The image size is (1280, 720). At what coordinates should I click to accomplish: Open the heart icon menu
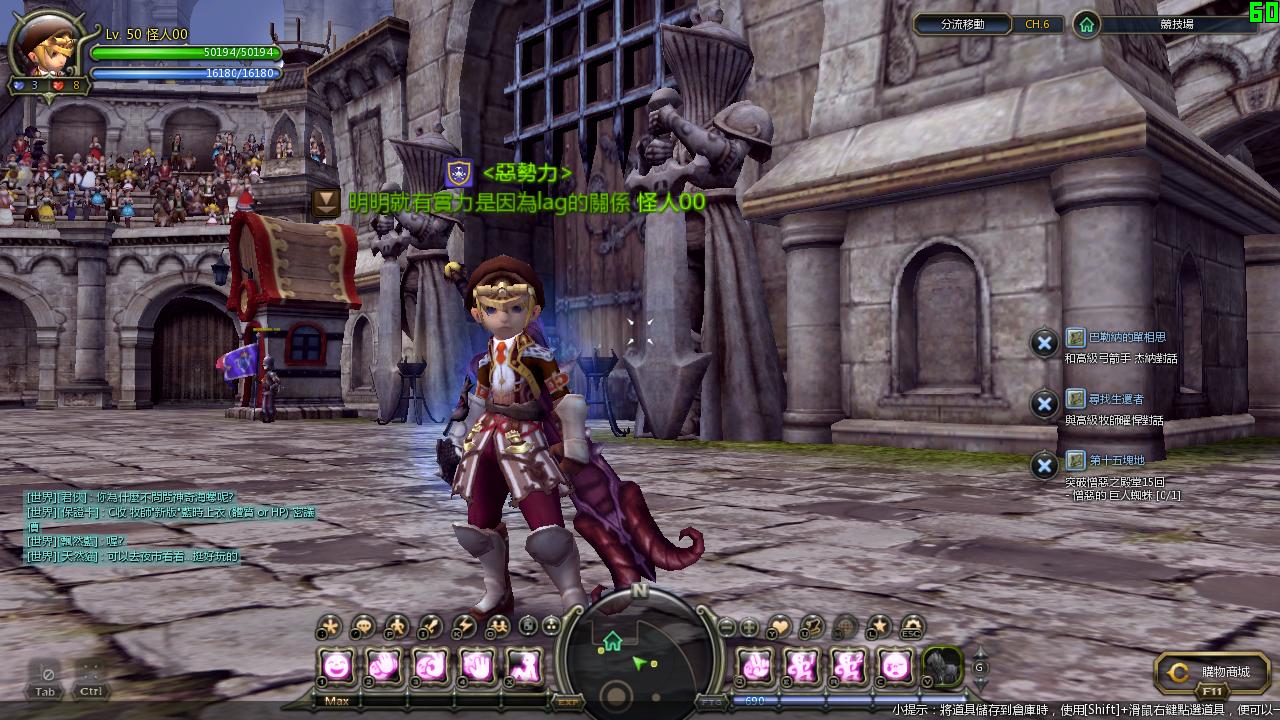click(779, 627)
